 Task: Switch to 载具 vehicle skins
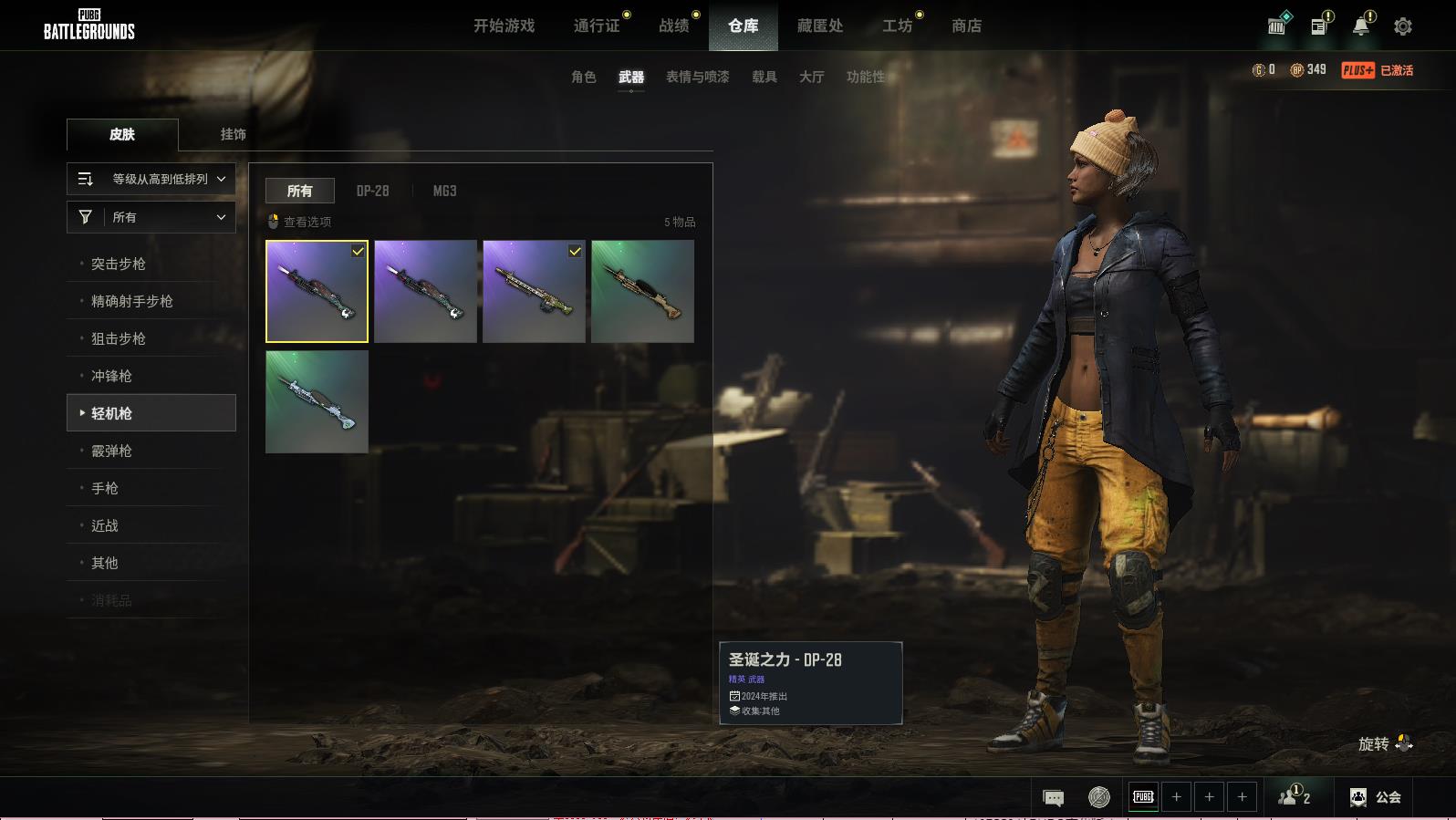(x=764, y=77)
